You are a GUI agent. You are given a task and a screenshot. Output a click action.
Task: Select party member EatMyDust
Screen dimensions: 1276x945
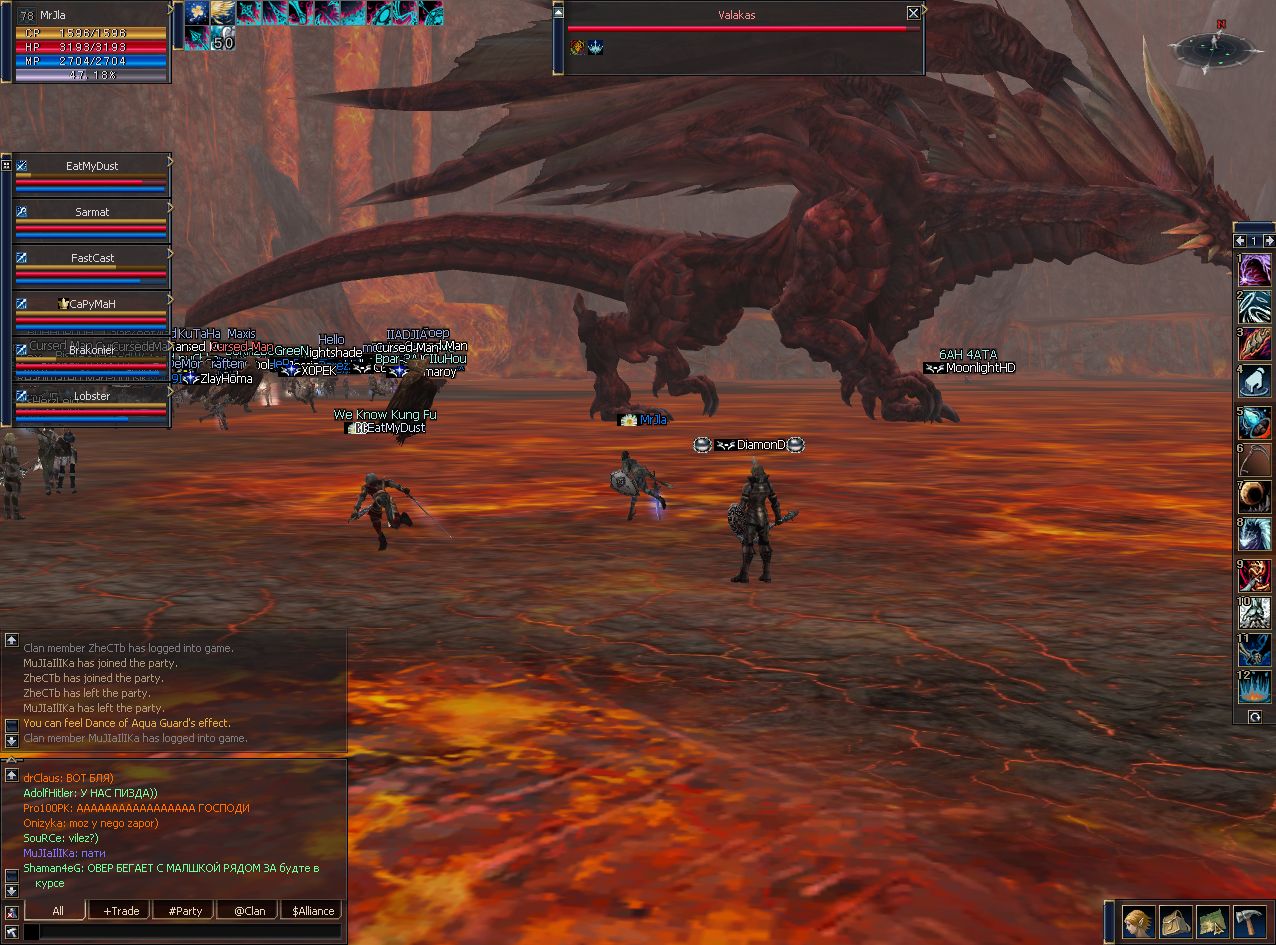[x=92, y=166]
